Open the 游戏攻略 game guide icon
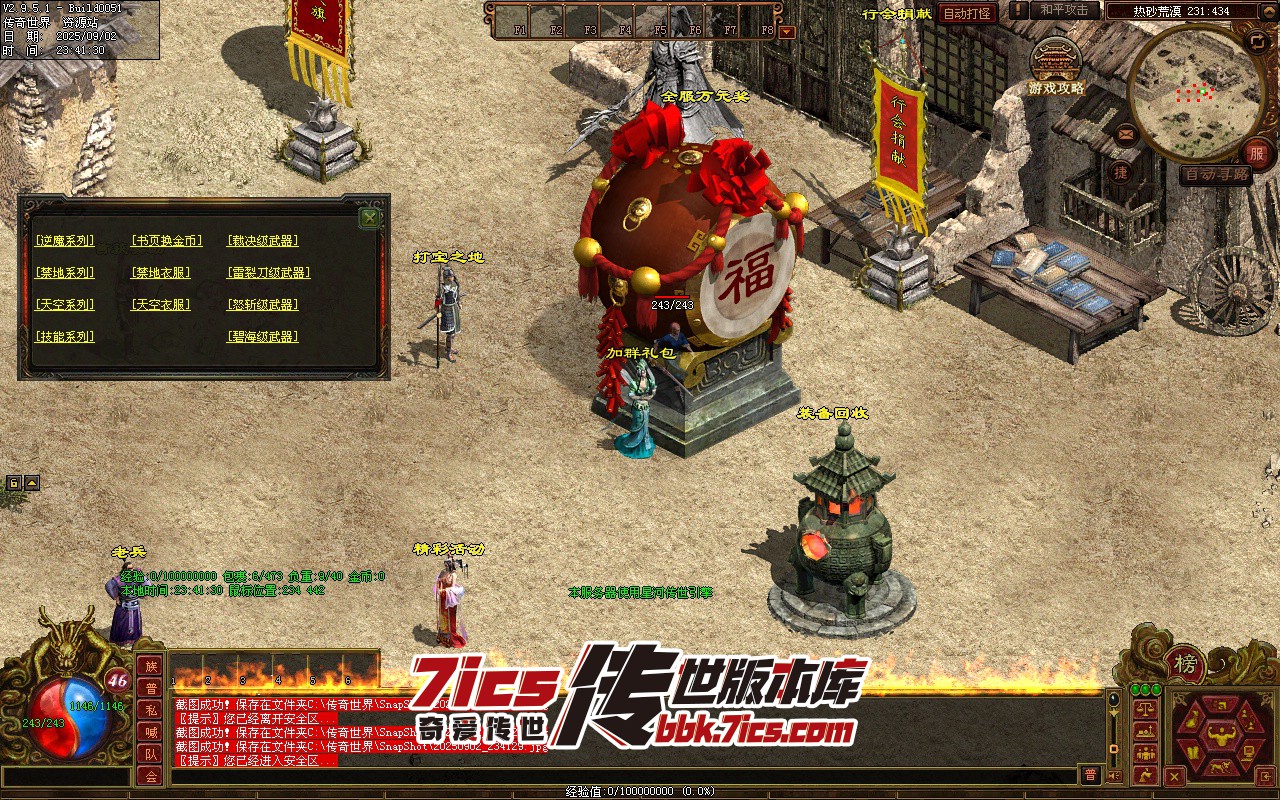1280x800 pixels. 1056,66
